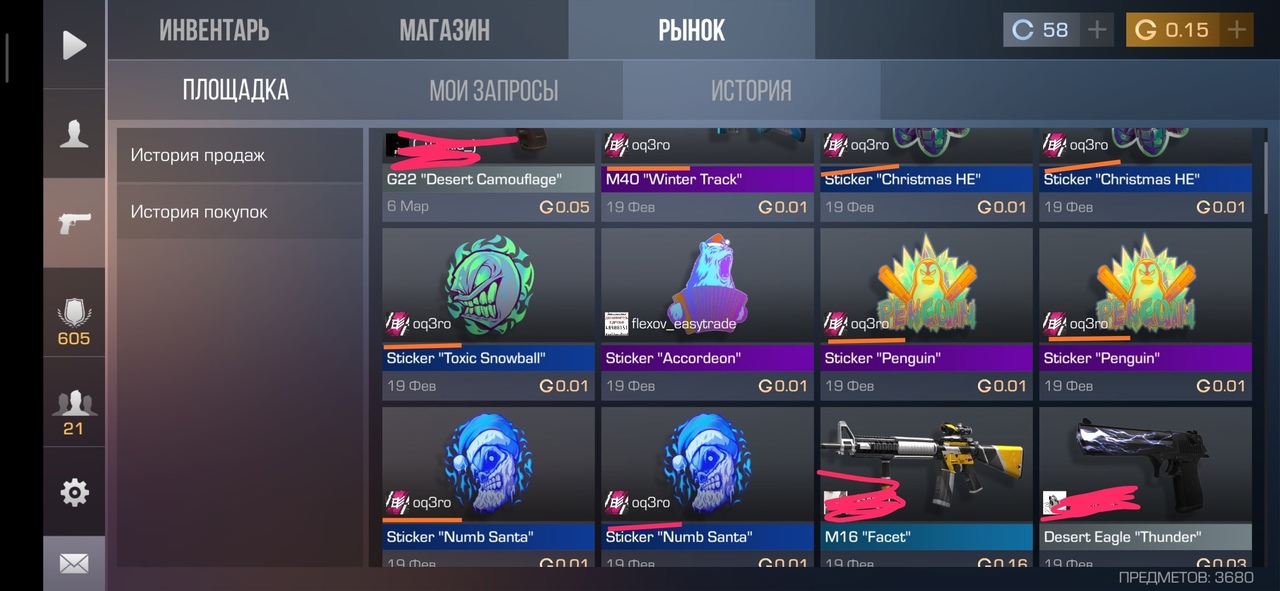Open the История sub-tab
The width and height of the screenshot is (1280, 591).
[751, 91]
